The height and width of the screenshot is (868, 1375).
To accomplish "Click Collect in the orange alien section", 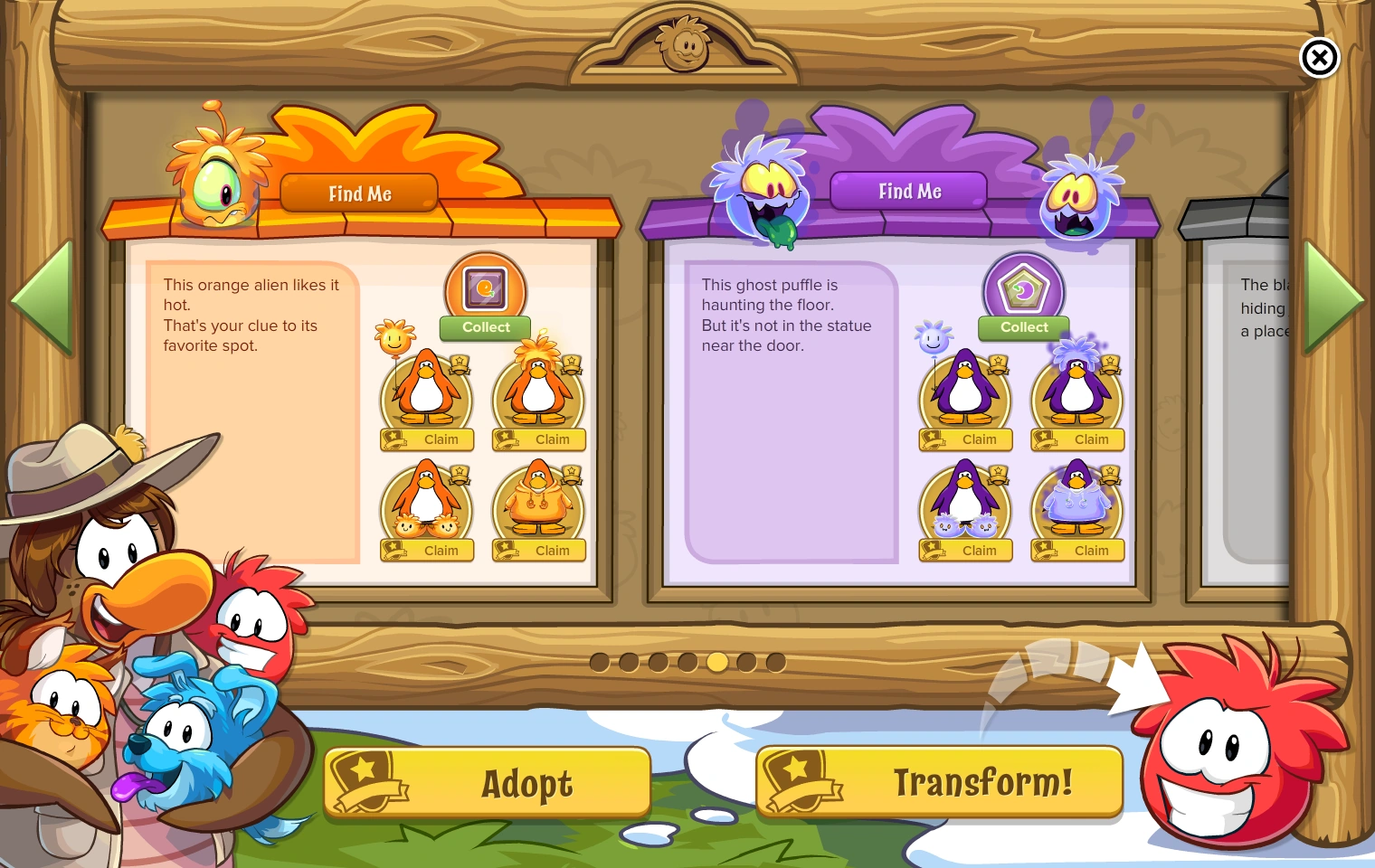I will click(485, 327).
